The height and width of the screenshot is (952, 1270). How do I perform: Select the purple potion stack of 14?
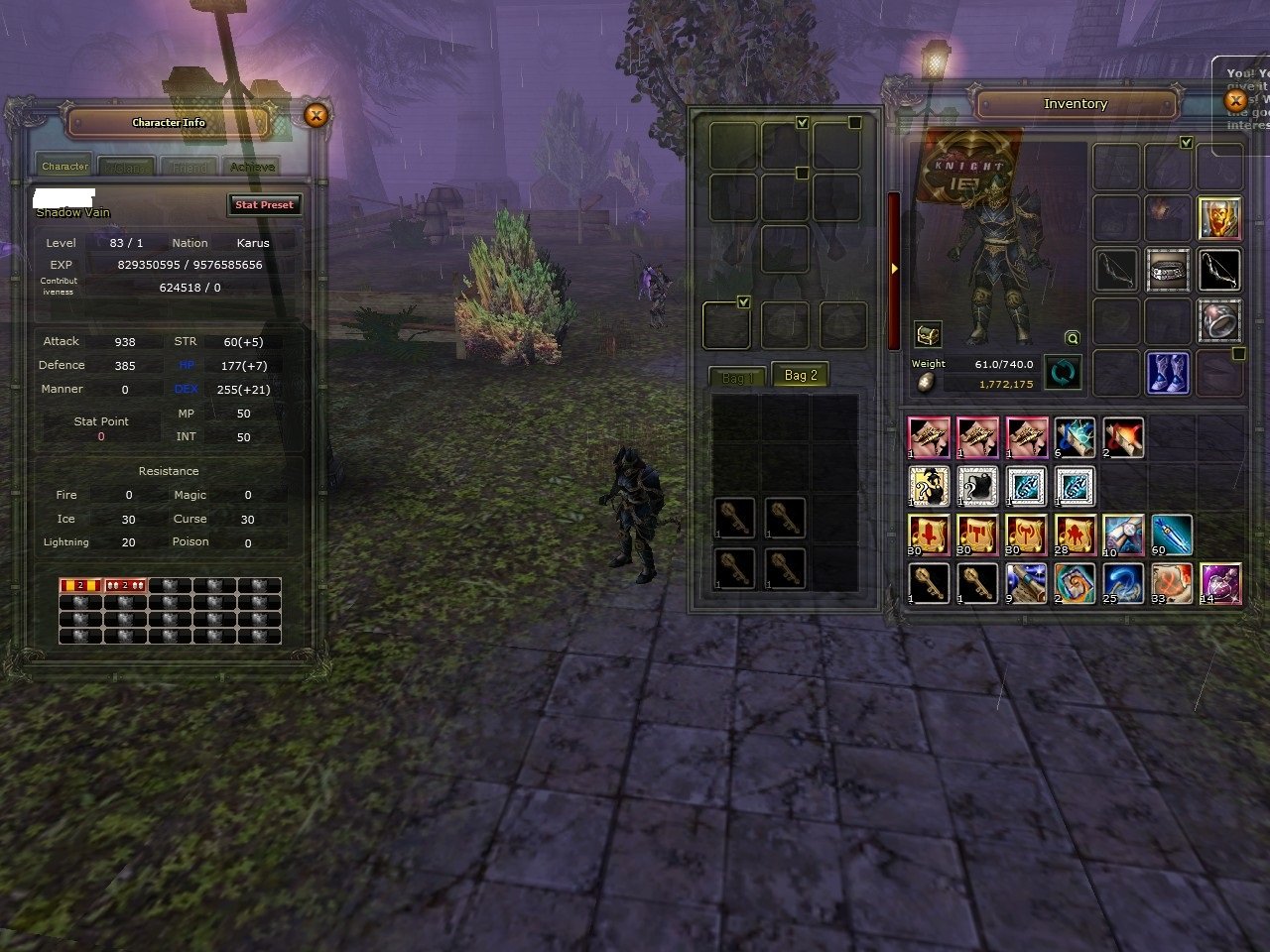coord(1220,583)
